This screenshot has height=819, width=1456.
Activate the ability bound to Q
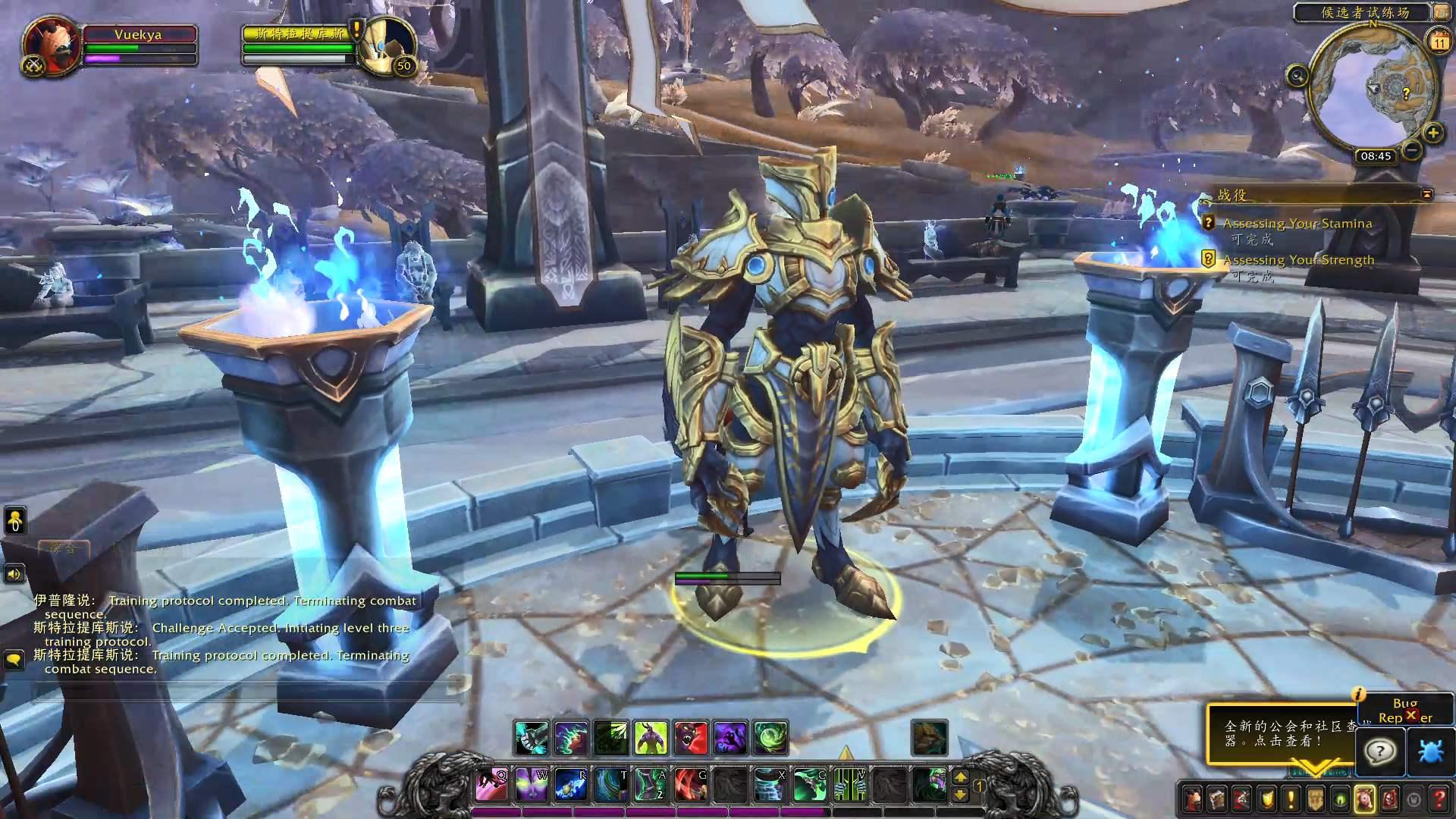491,784
